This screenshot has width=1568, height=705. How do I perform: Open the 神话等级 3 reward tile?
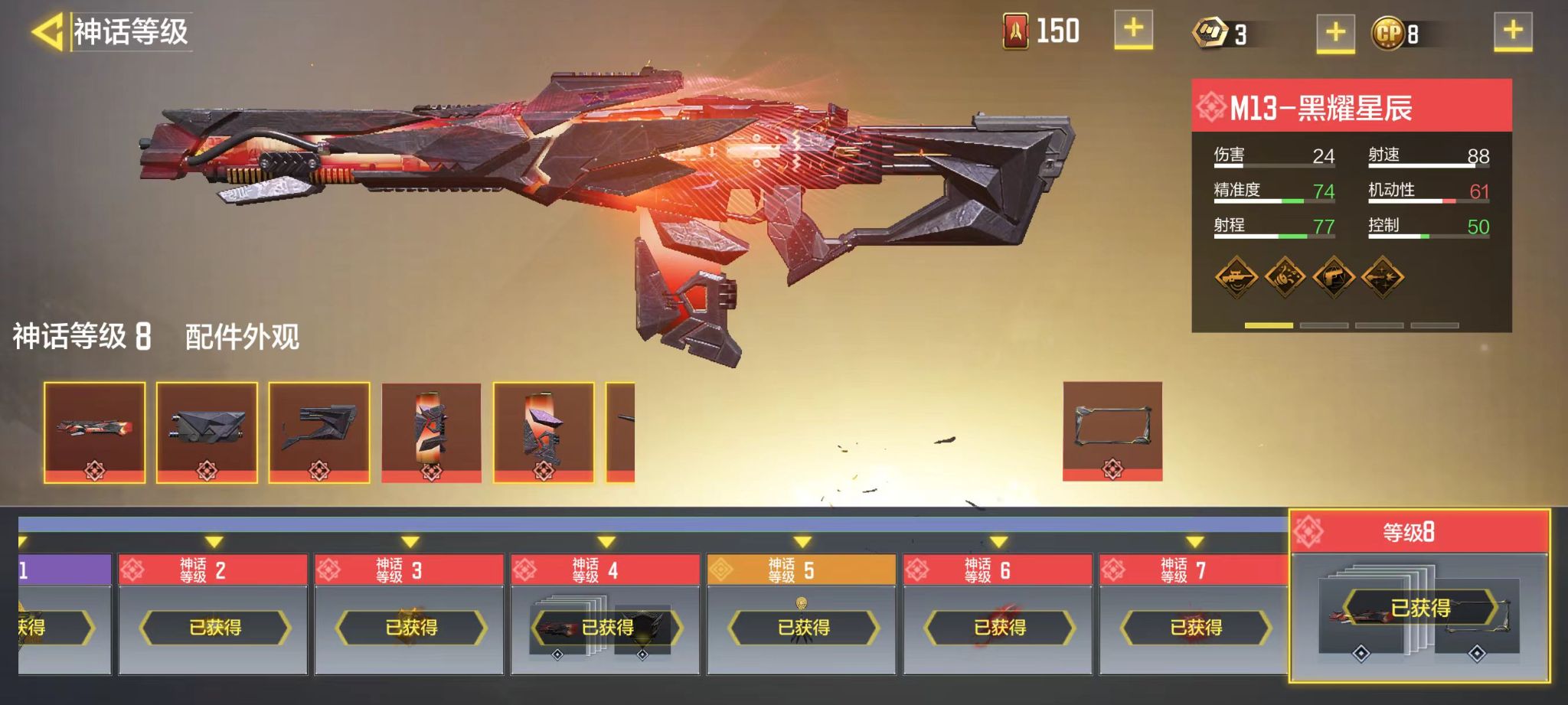[410, 614]
